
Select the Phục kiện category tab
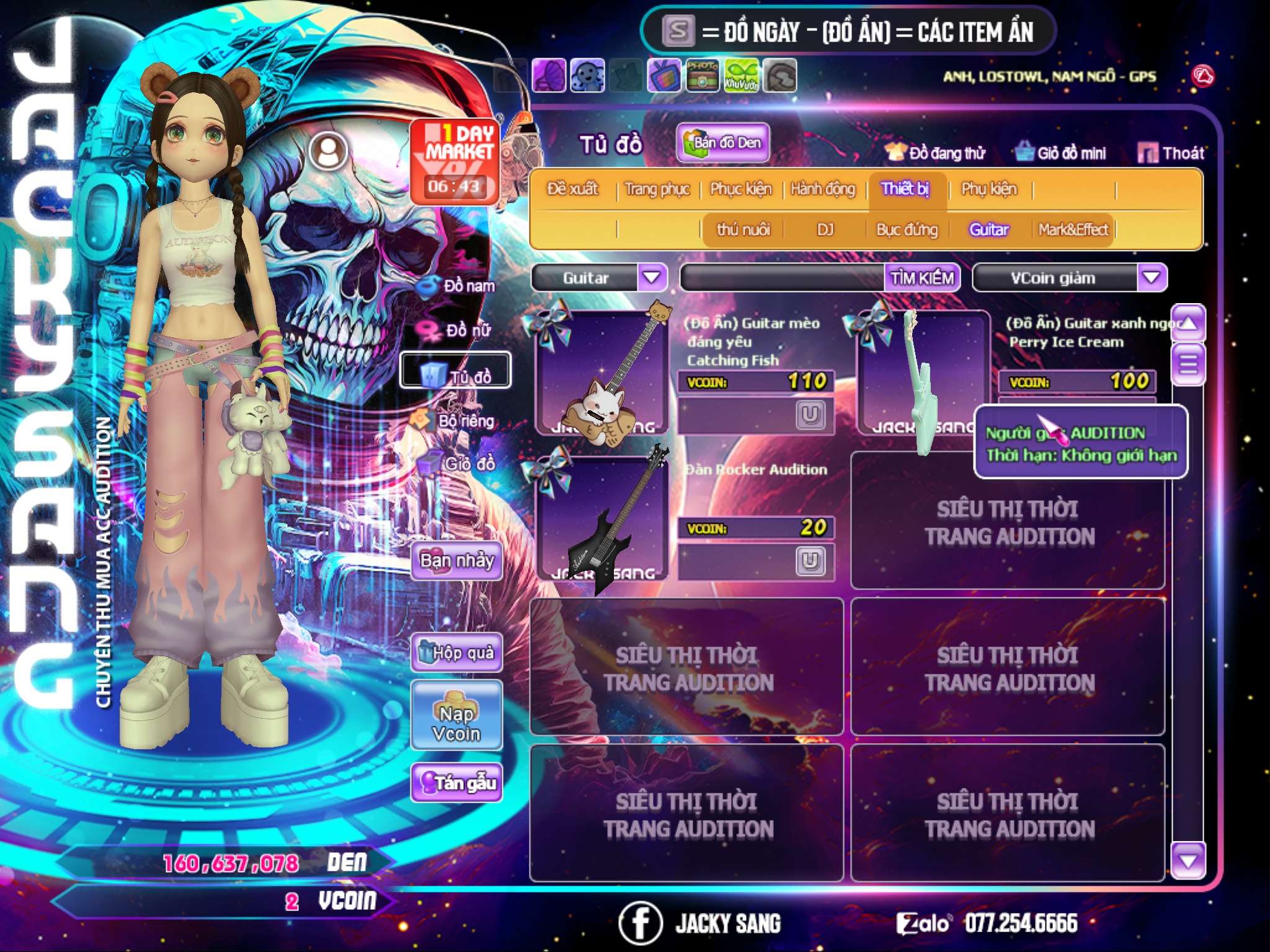click(x=740, y=189)
